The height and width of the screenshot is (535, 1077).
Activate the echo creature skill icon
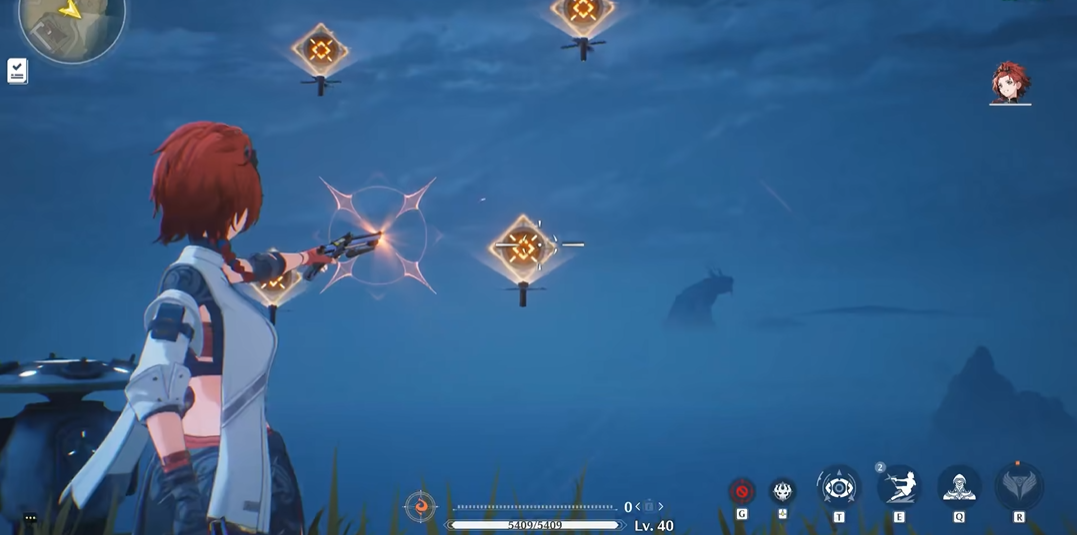(782, 491)
